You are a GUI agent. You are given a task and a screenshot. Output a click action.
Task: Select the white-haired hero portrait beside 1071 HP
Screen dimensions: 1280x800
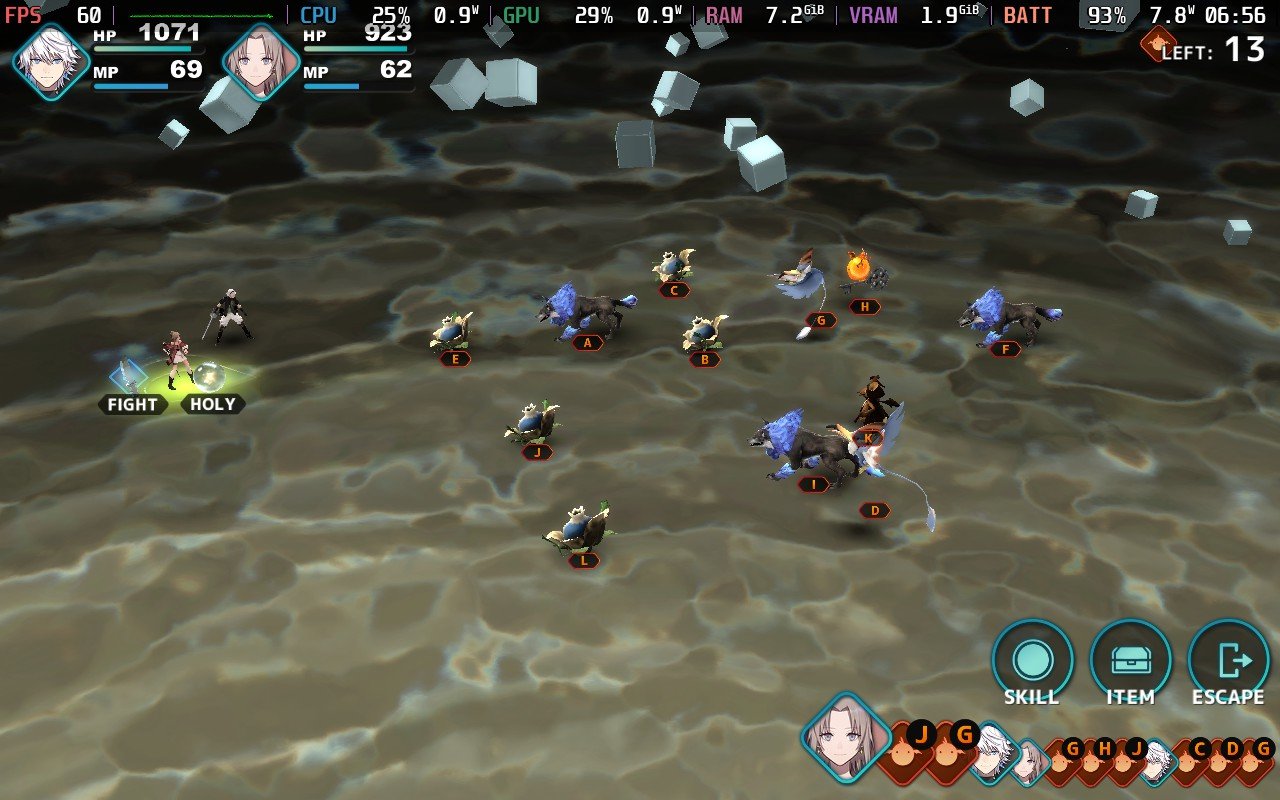coord(52,61)
